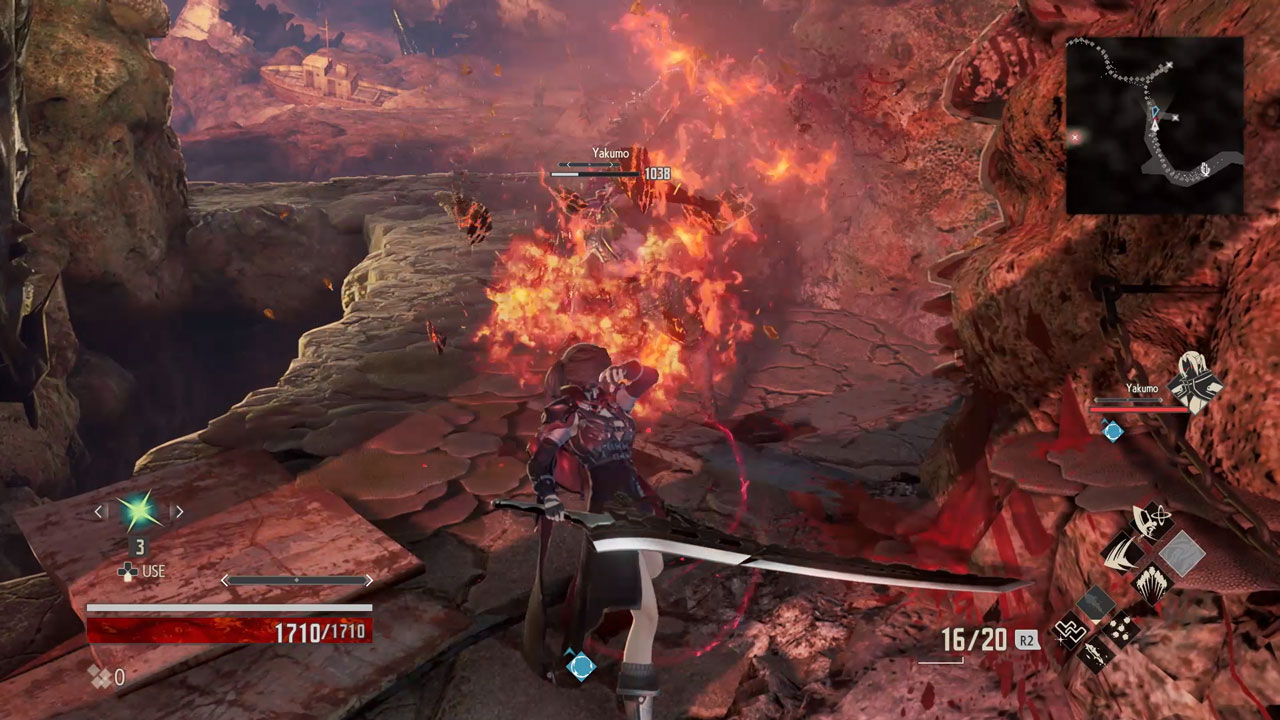This screenshot has height=720, width=1280.
Task: Activate the scattered shards gift icon
Action: 1122,630
